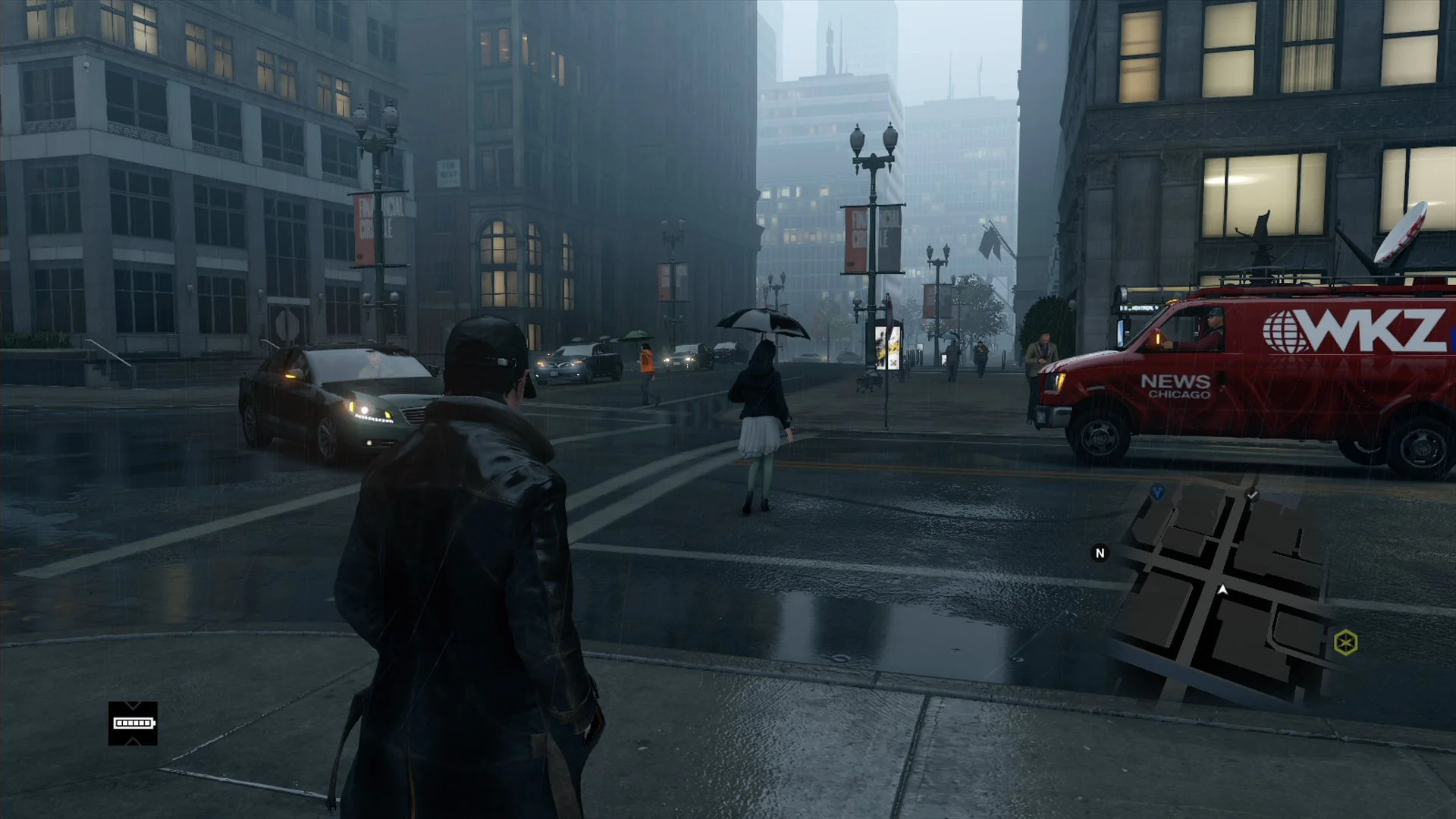Image resolution: width=1456 pixels, height=819 pixels.
Task: Click the white player arrow on minimap
Action: [1222, 589]
